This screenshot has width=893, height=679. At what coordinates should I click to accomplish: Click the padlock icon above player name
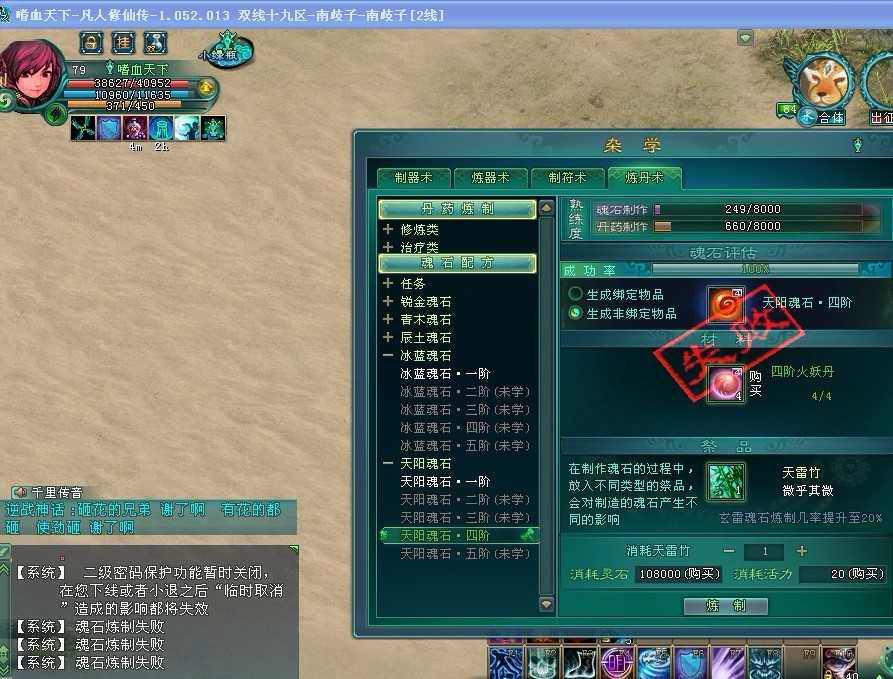pos(92,42)
